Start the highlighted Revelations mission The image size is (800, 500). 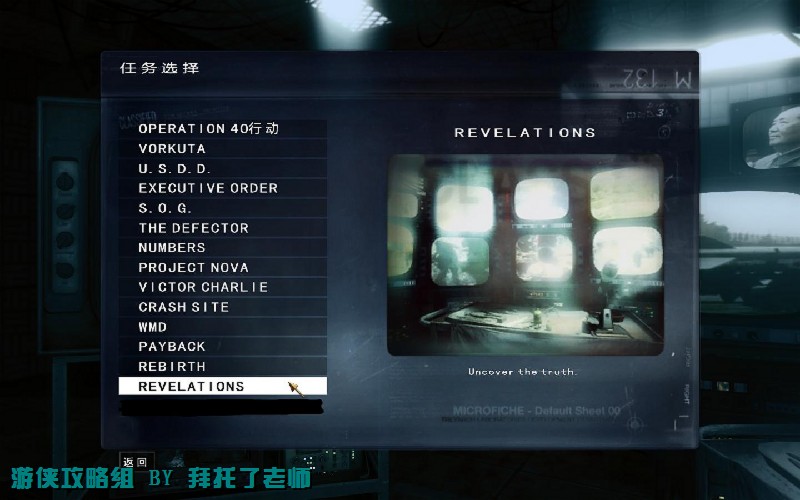[192, 386]
